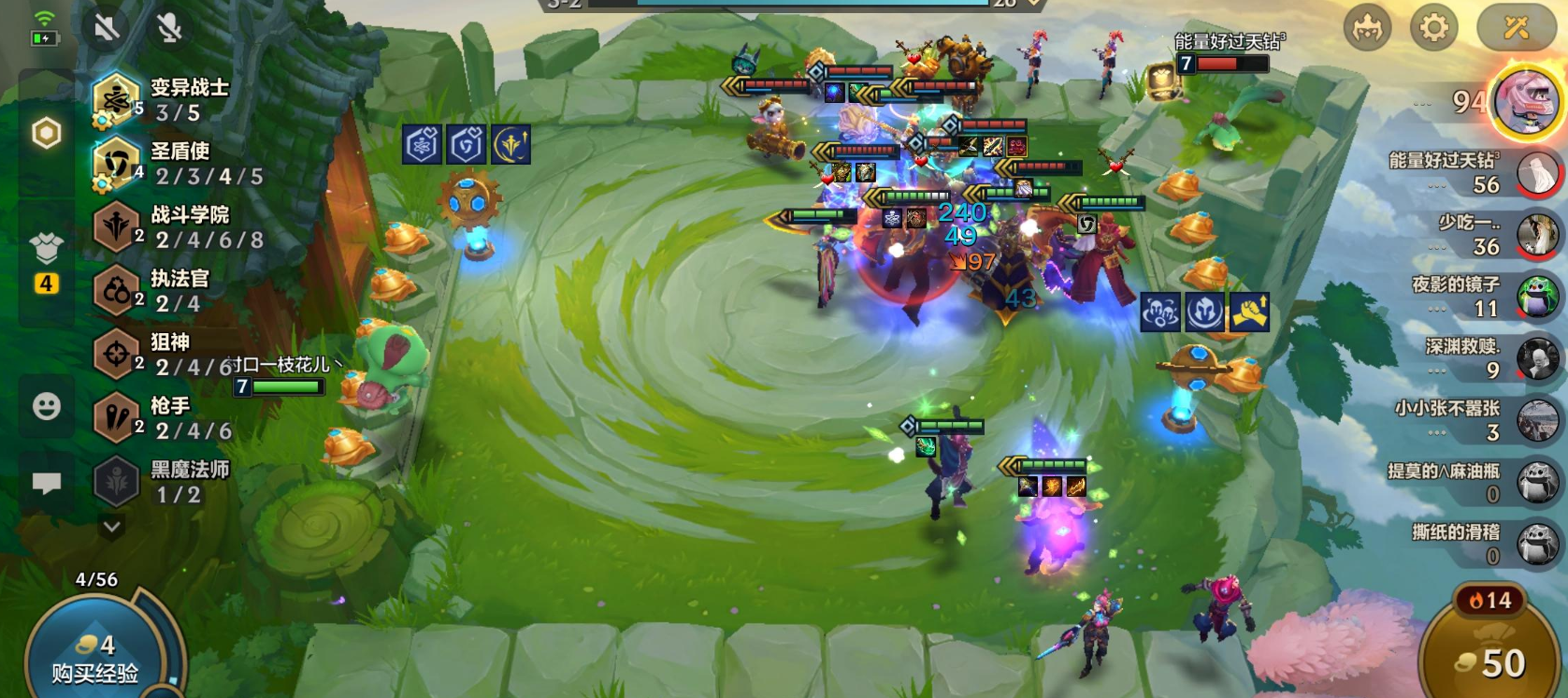Image resolution: width=1568 pixels, height=698 pixels.
Task: Open the 枪手 trait entry
Action: pos(168,418)
